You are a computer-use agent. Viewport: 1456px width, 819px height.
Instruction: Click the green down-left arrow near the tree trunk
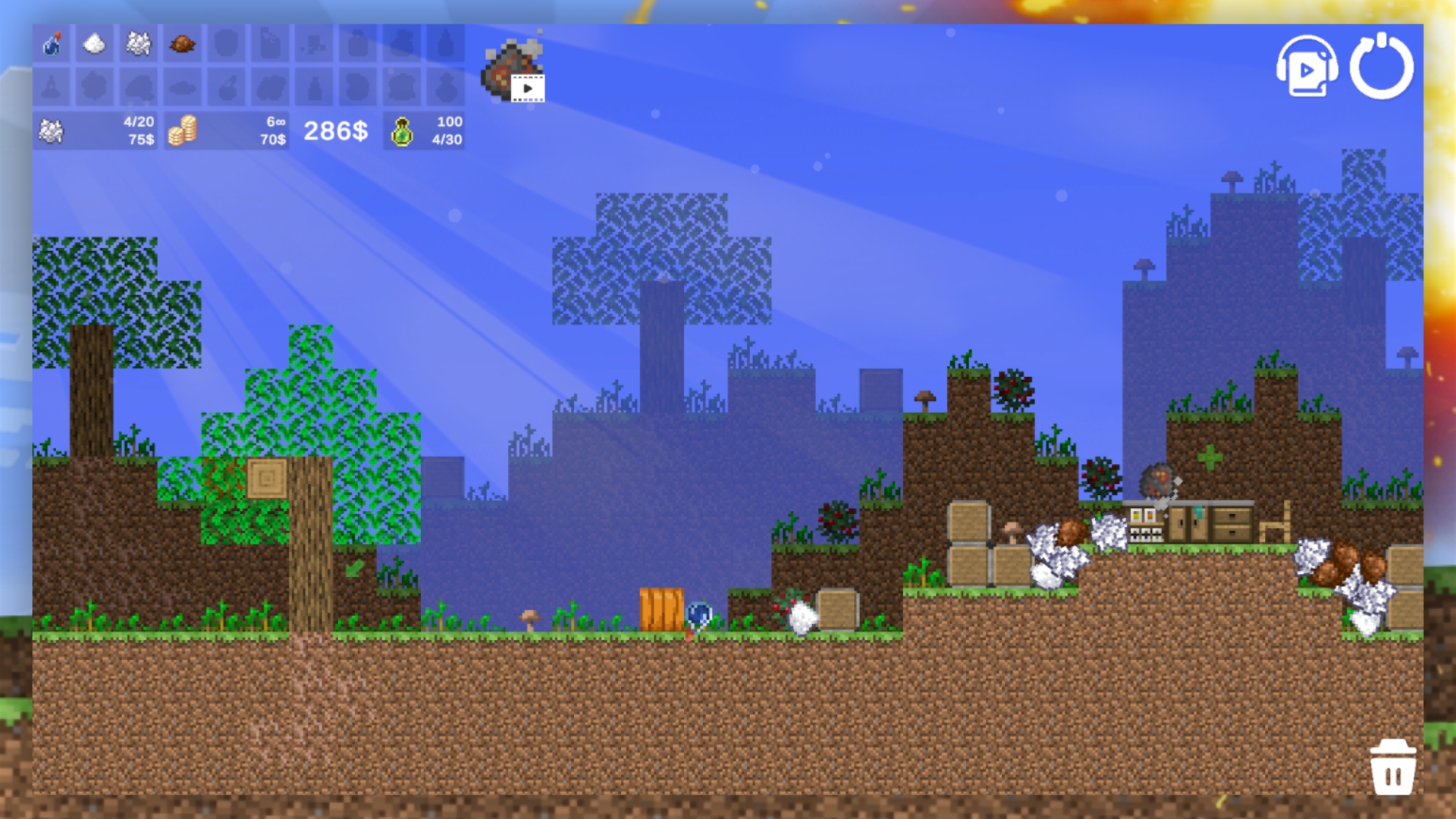pos(355,566)
